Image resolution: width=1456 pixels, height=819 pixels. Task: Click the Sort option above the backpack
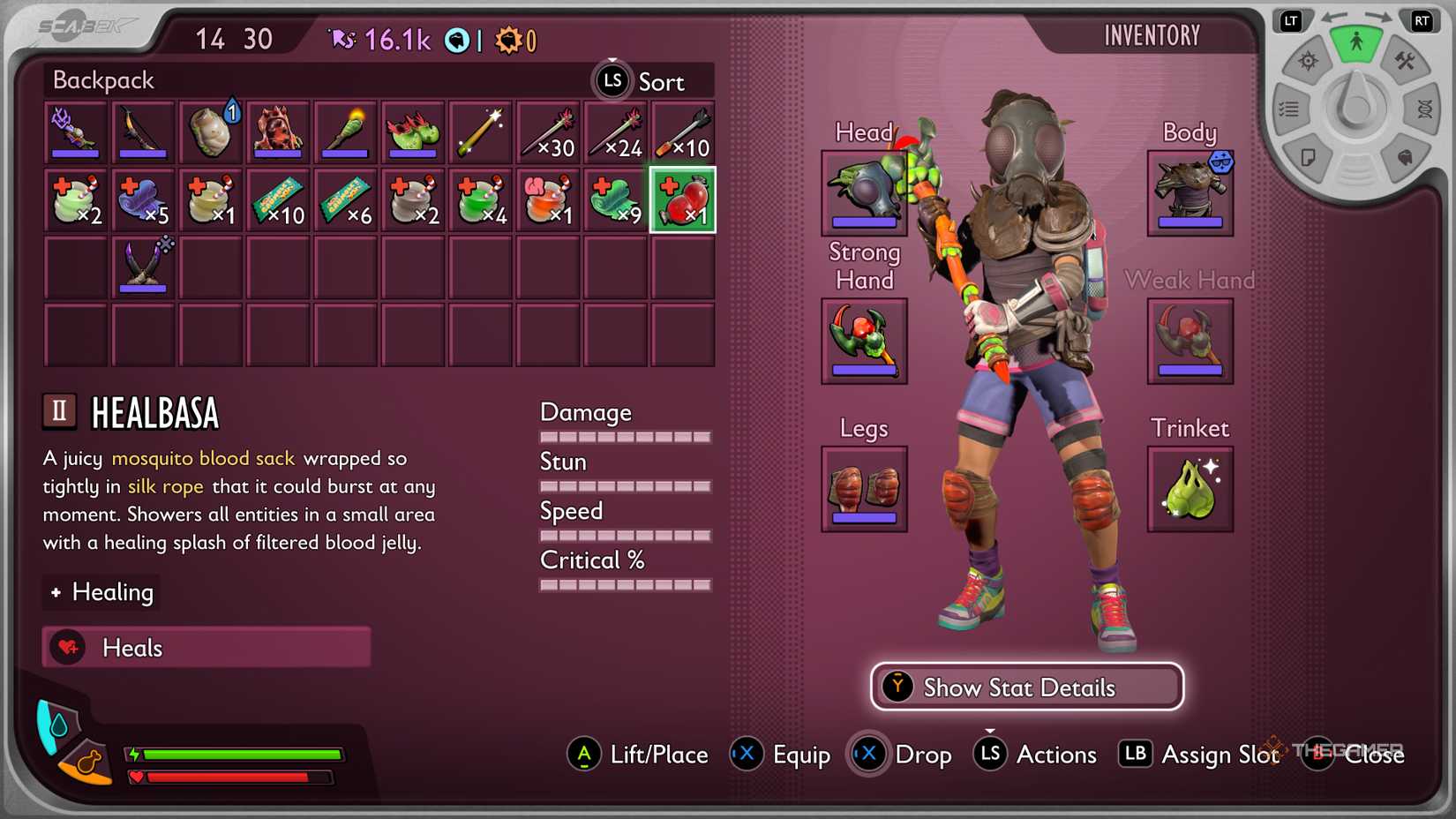pyautogui.click(x=660, y=82)
